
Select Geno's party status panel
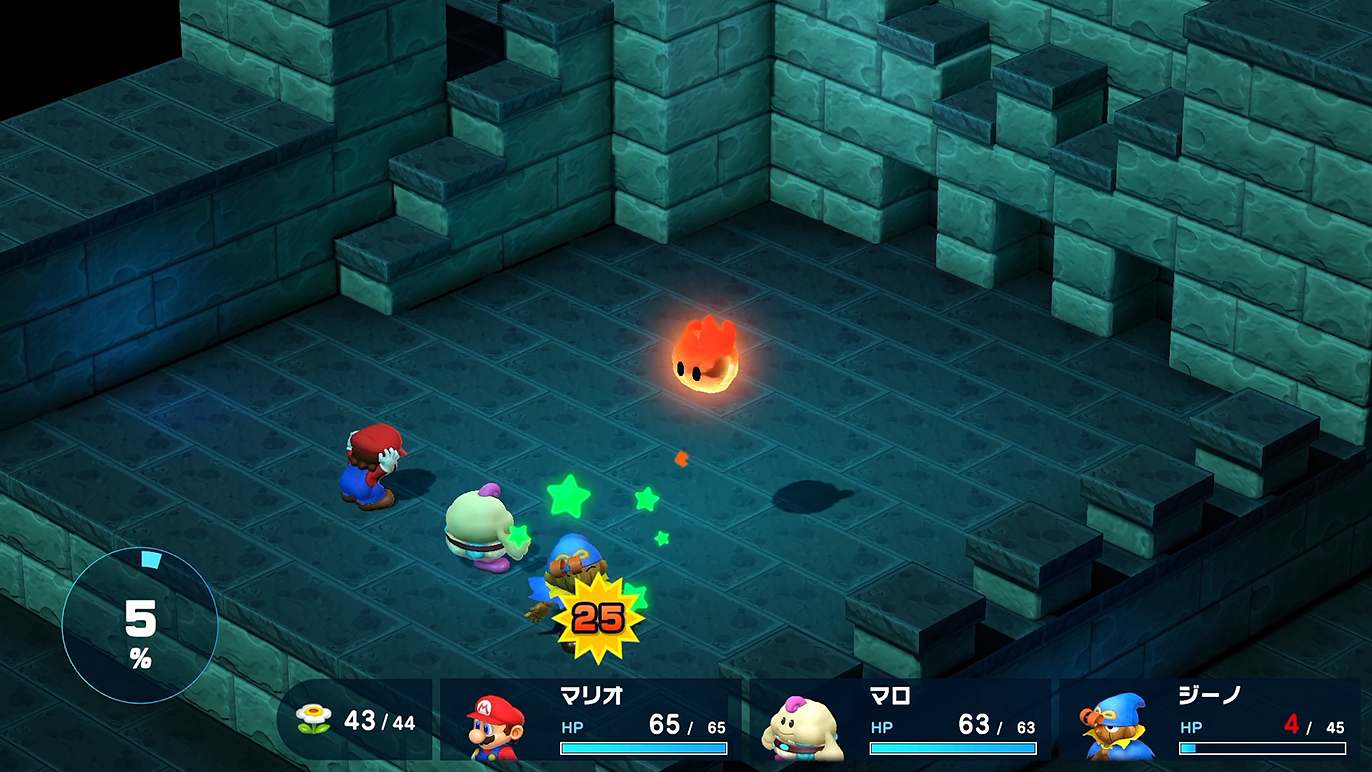click(x=1210, y=720)
